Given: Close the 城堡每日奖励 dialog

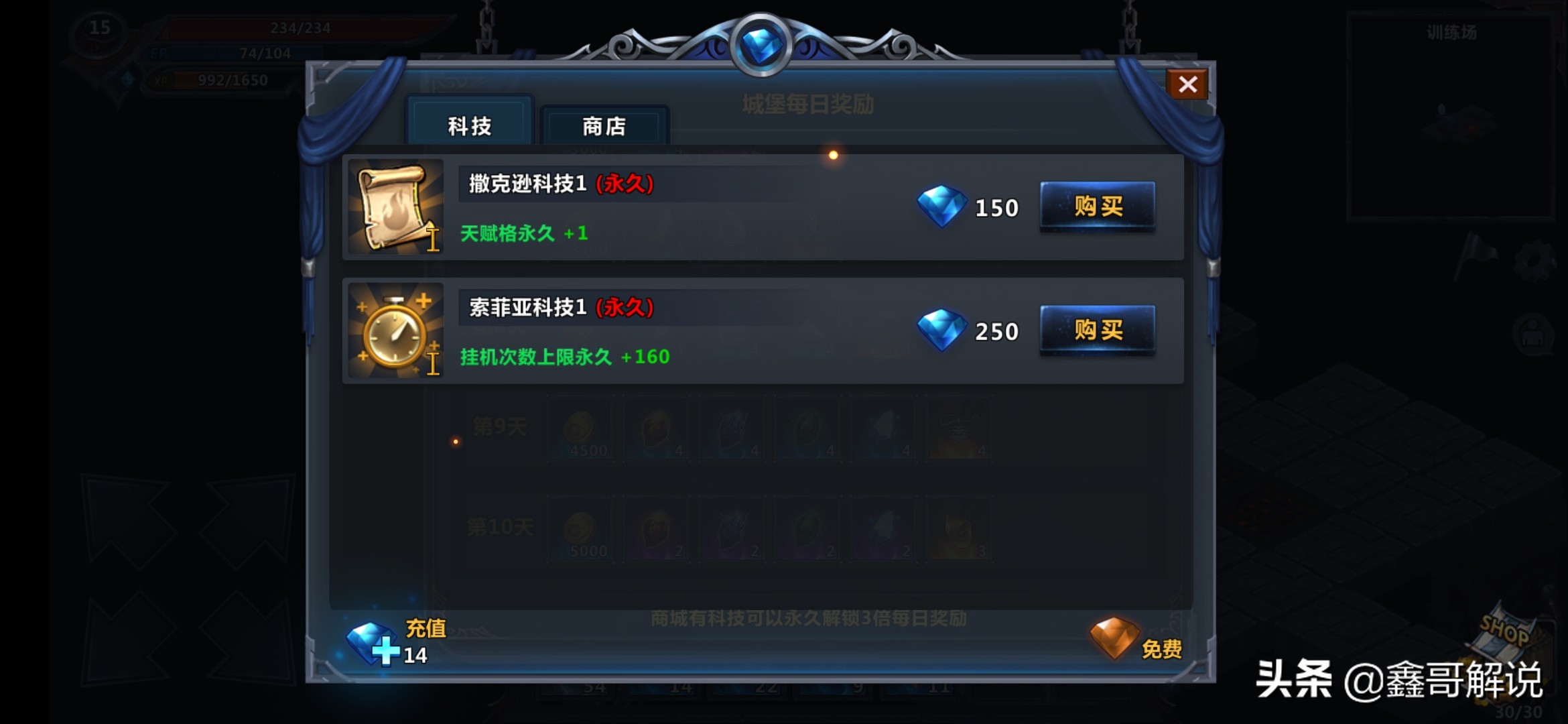Looking at the screenshot, I should point(1188,84).
